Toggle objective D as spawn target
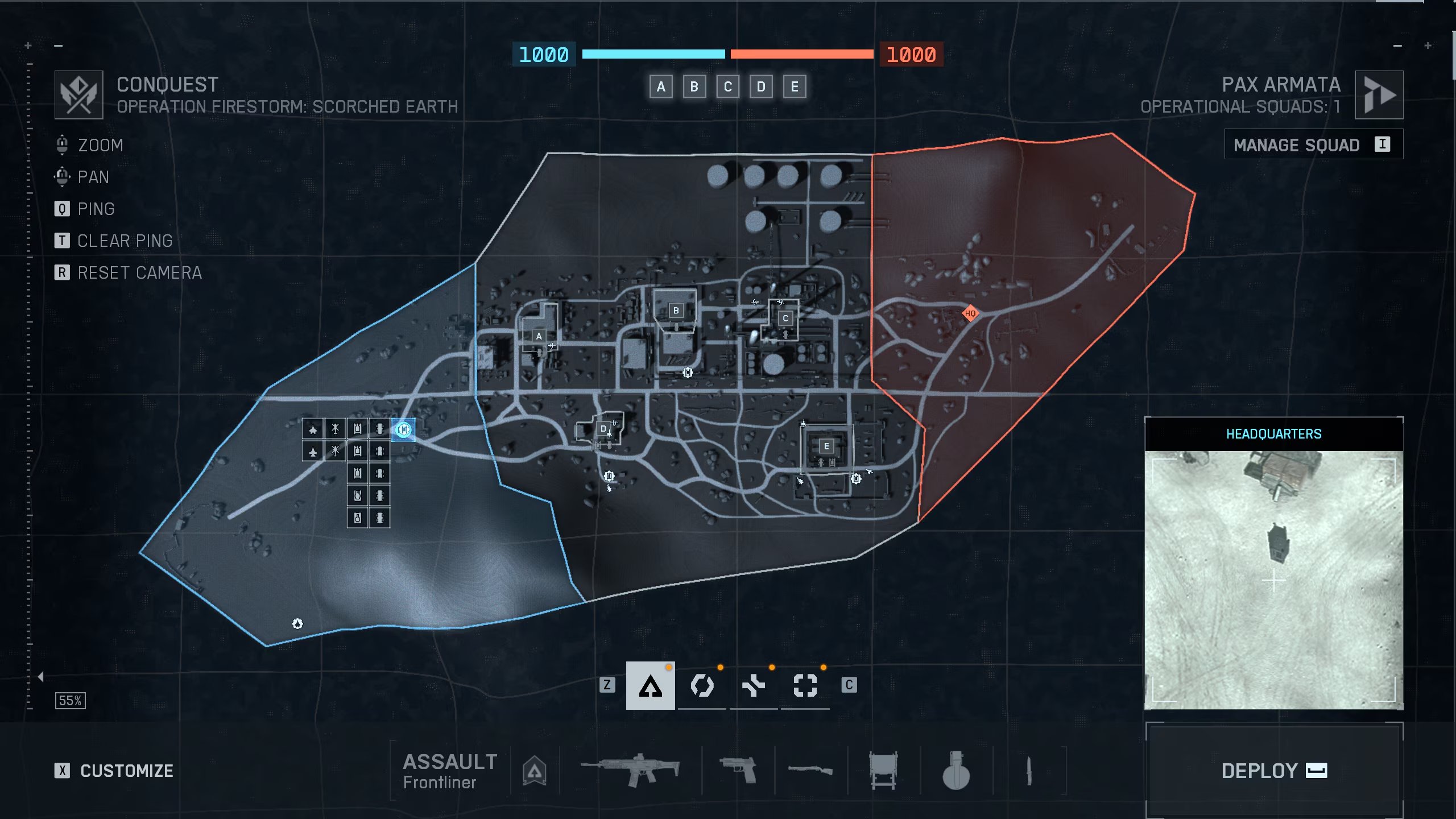The width and height of the screenshot is (1456, 819). click(603, 428)
